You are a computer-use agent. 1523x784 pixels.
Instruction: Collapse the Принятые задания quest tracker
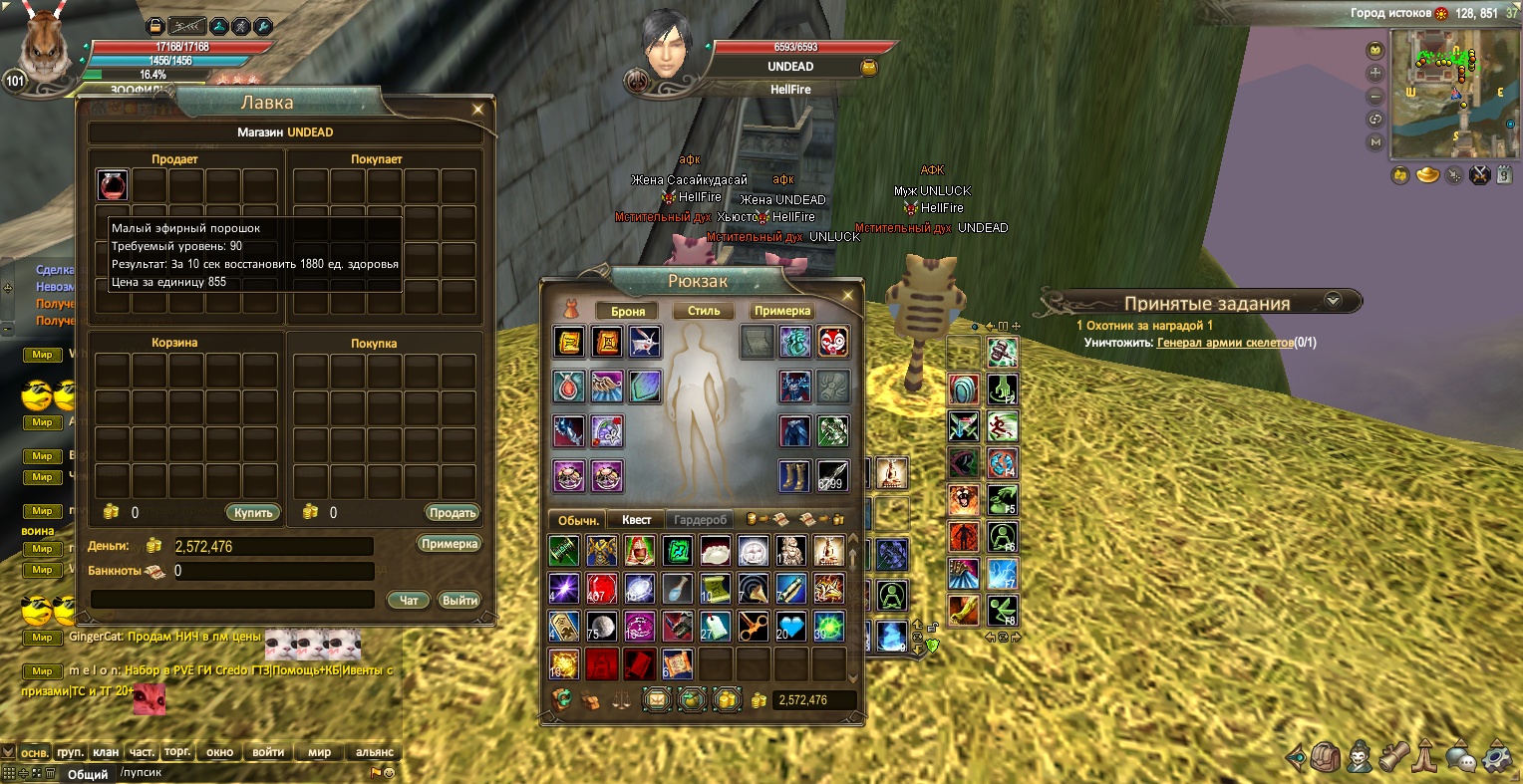pos(1333,300)
